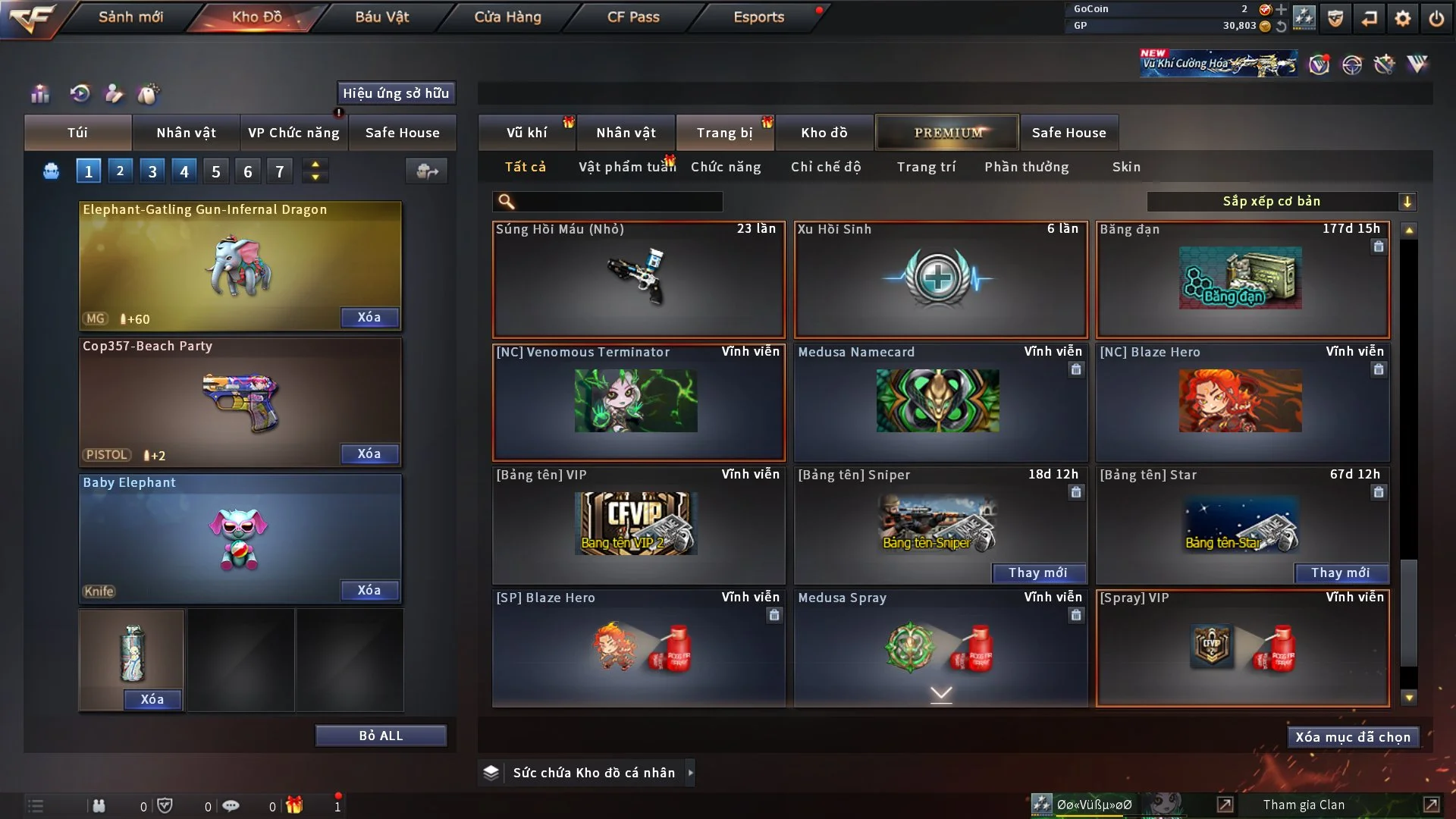Open the Sắp xếp cơ bản sort dropdown
Image resolution: width=1456 pixels, height=819 pixels.
1281,202
